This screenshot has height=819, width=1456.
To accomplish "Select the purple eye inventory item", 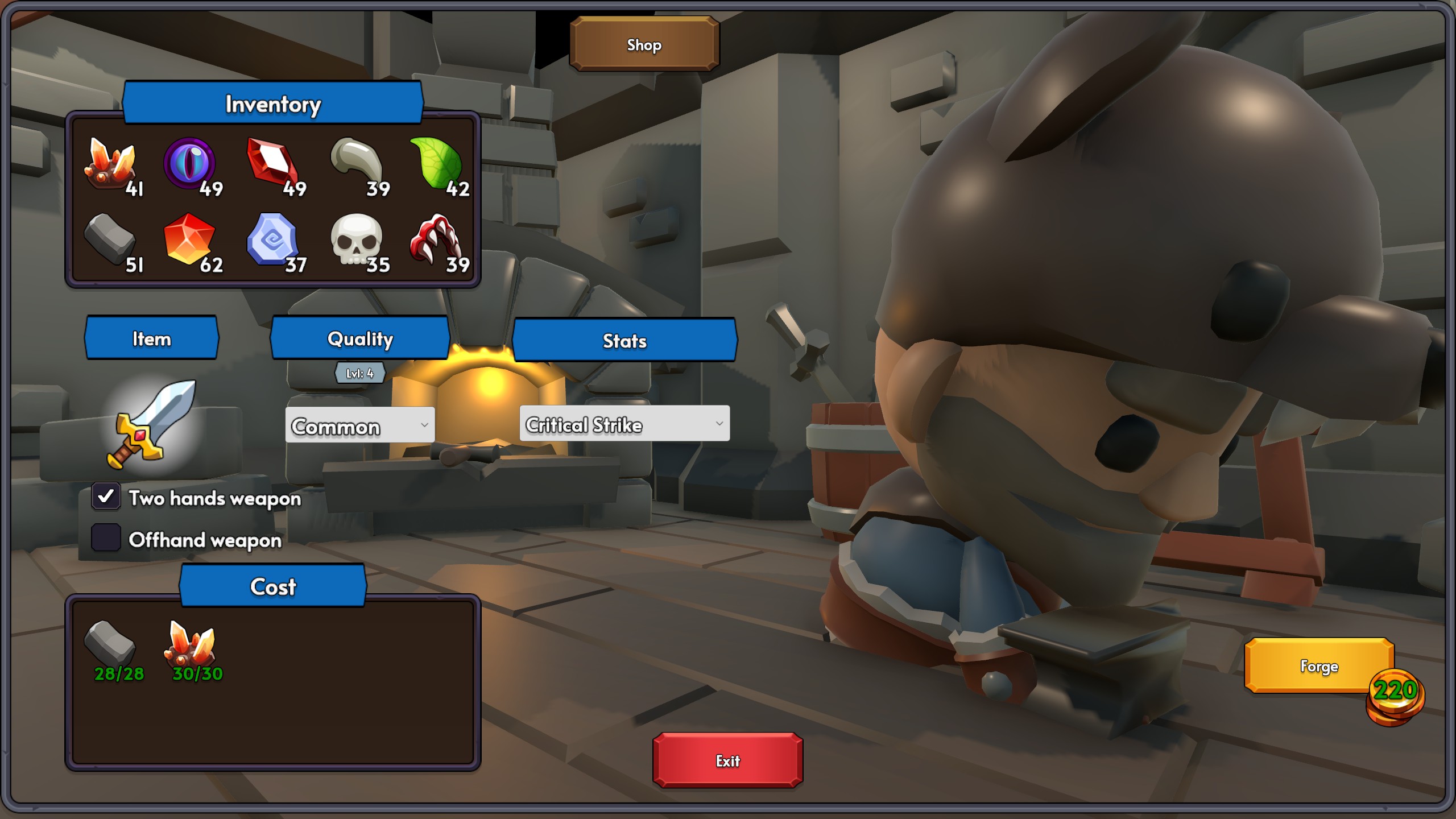I will [x=190, y=164].
